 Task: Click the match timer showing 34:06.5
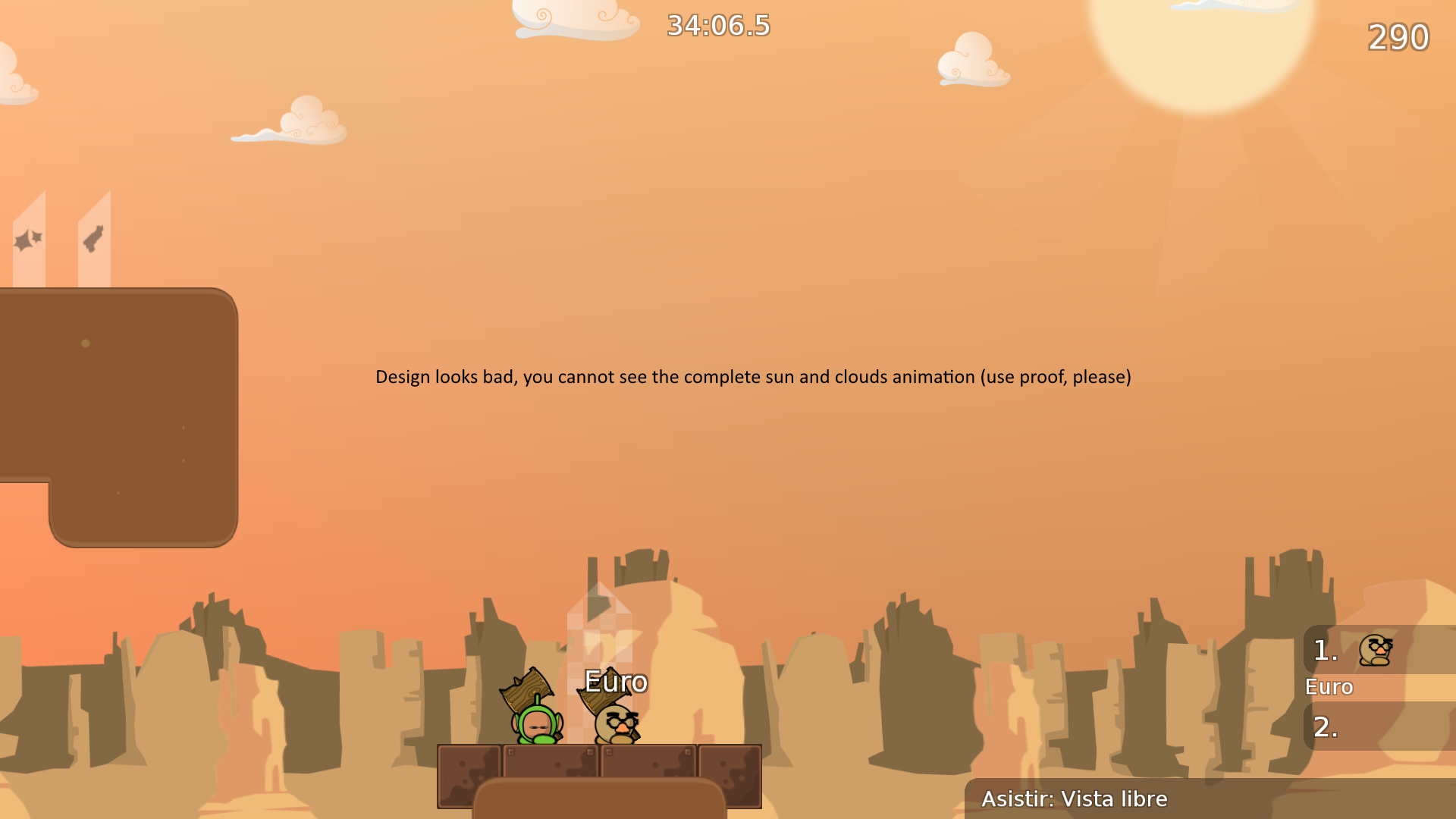pyautogui.click(x=717, y=26)
